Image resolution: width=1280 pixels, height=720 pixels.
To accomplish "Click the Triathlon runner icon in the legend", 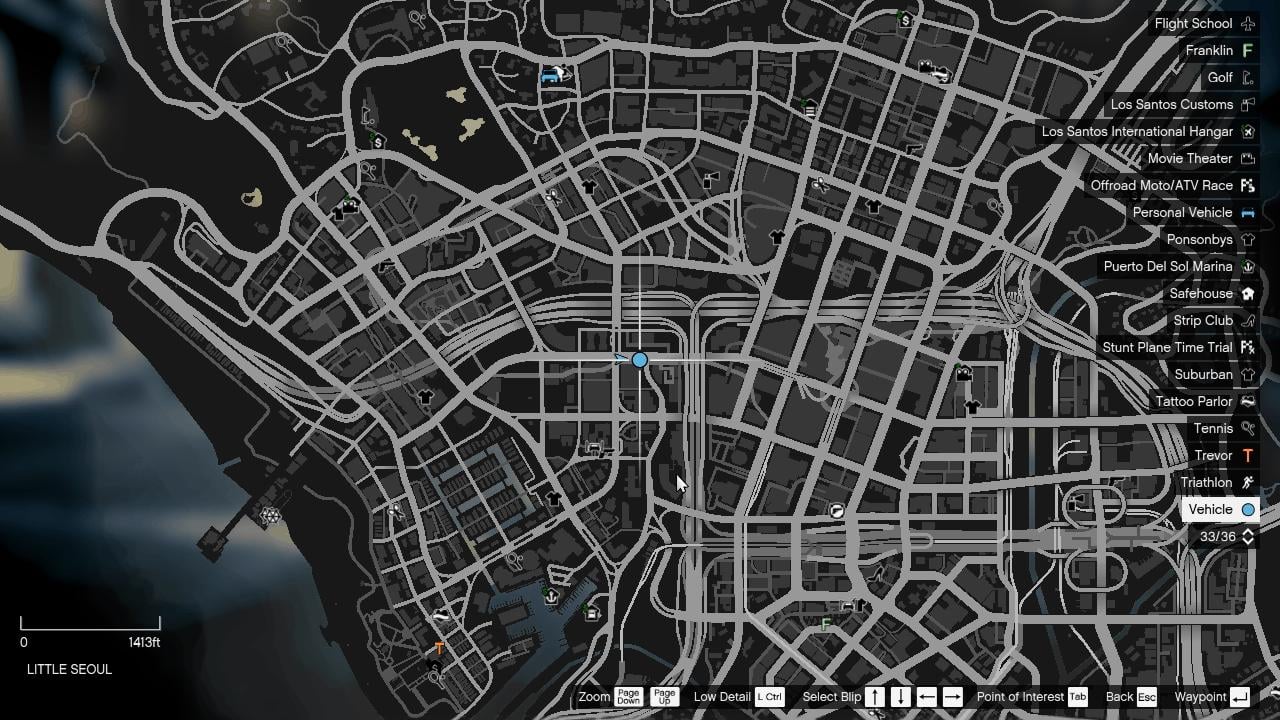I will click(x=1247, y=482).
